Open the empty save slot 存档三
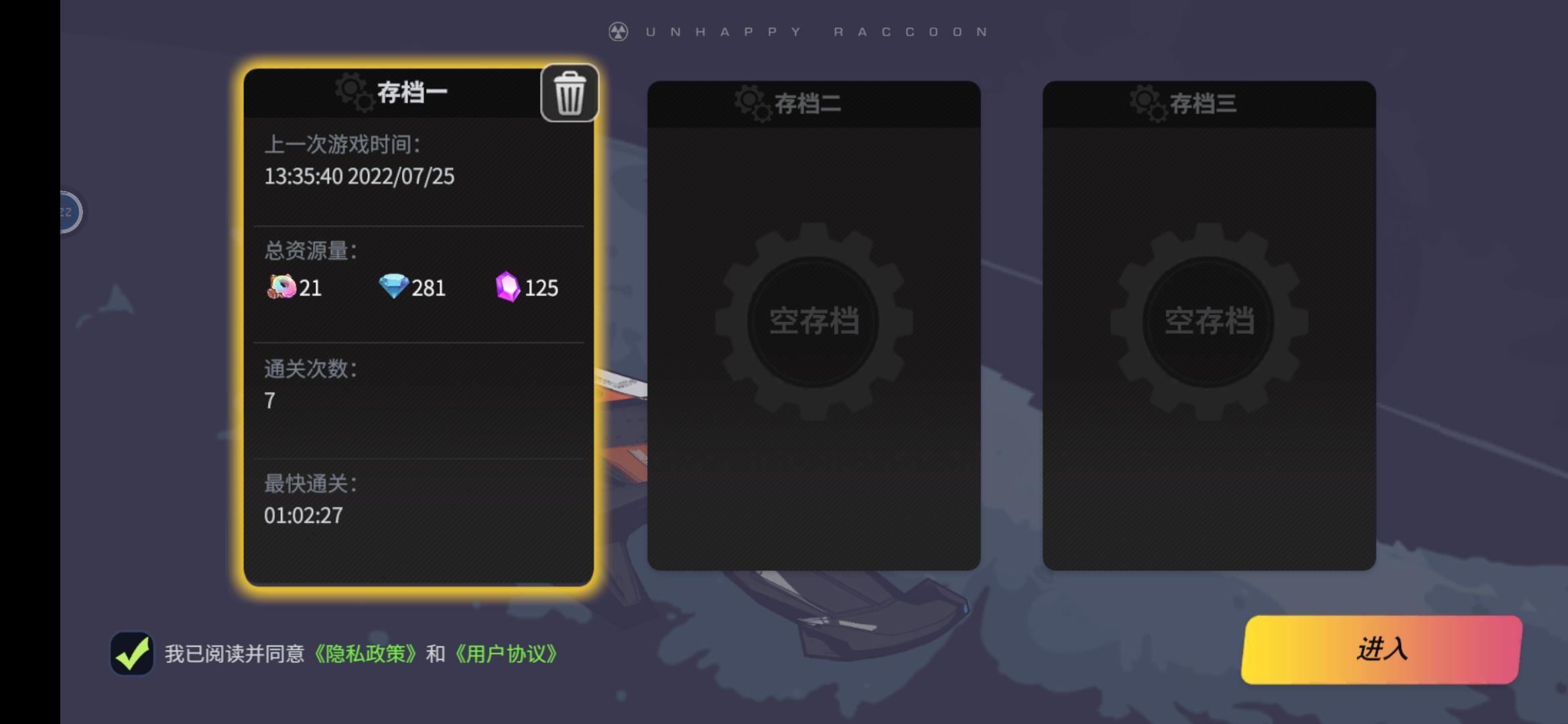 coord(1210,322)
